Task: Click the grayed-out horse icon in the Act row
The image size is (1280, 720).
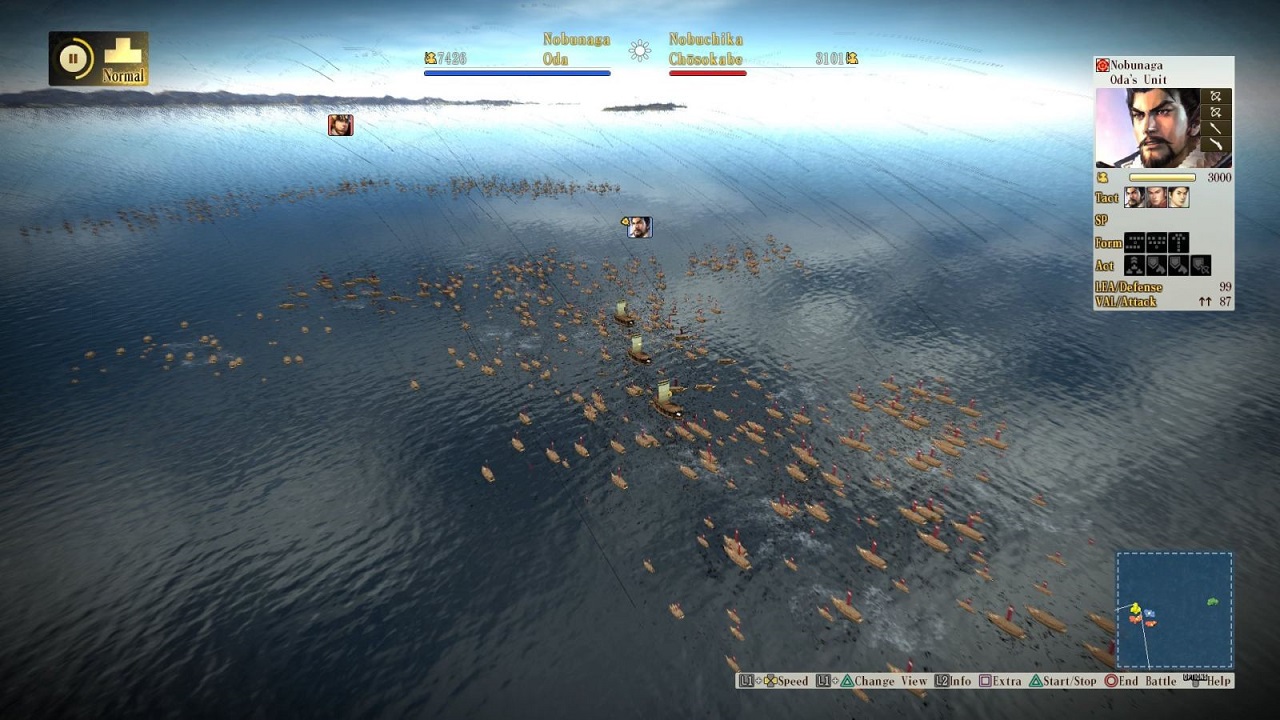Action: pyautogui.click(x=1200, y=265)
